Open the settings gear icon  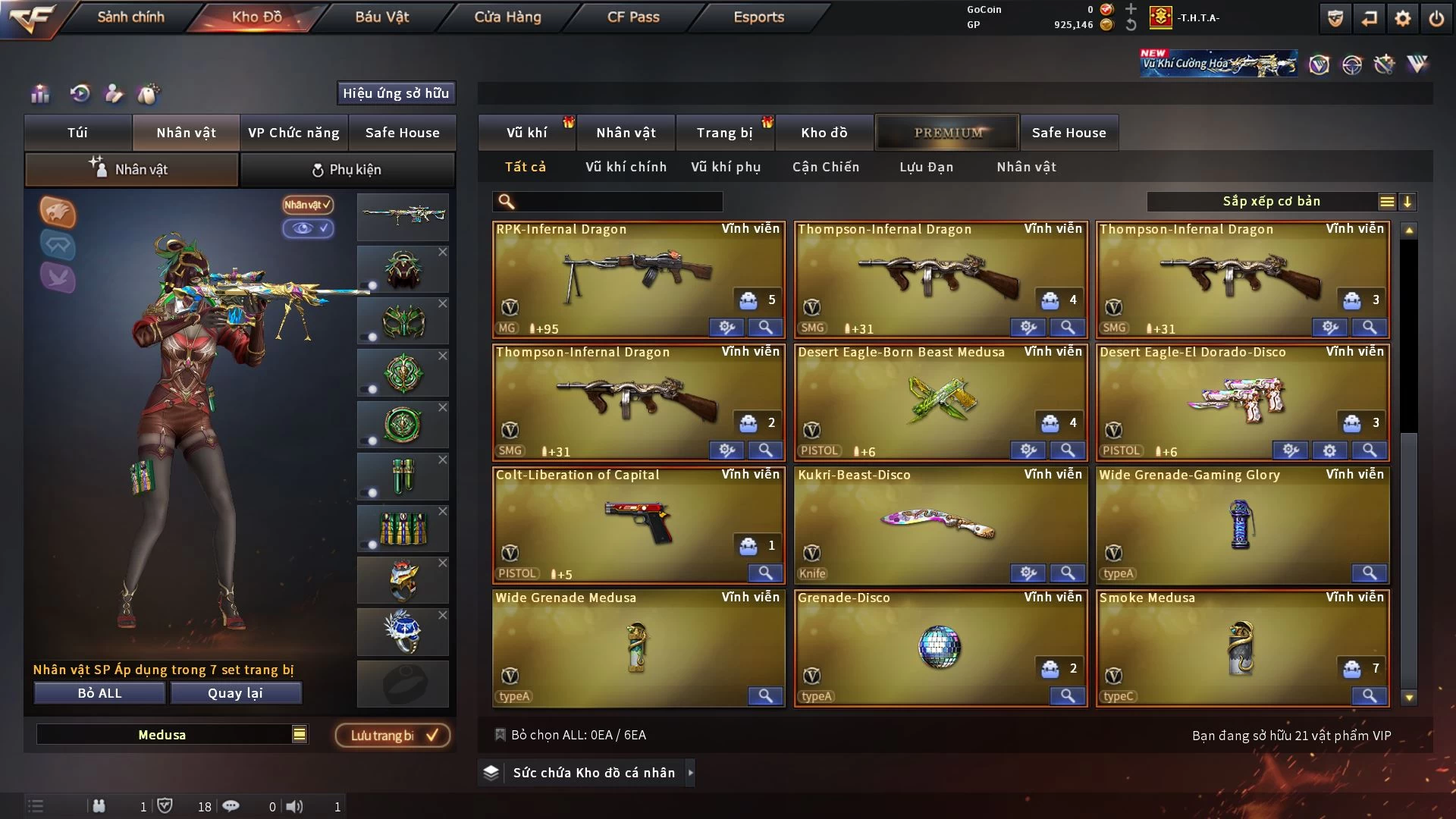tap(1402, 18)
